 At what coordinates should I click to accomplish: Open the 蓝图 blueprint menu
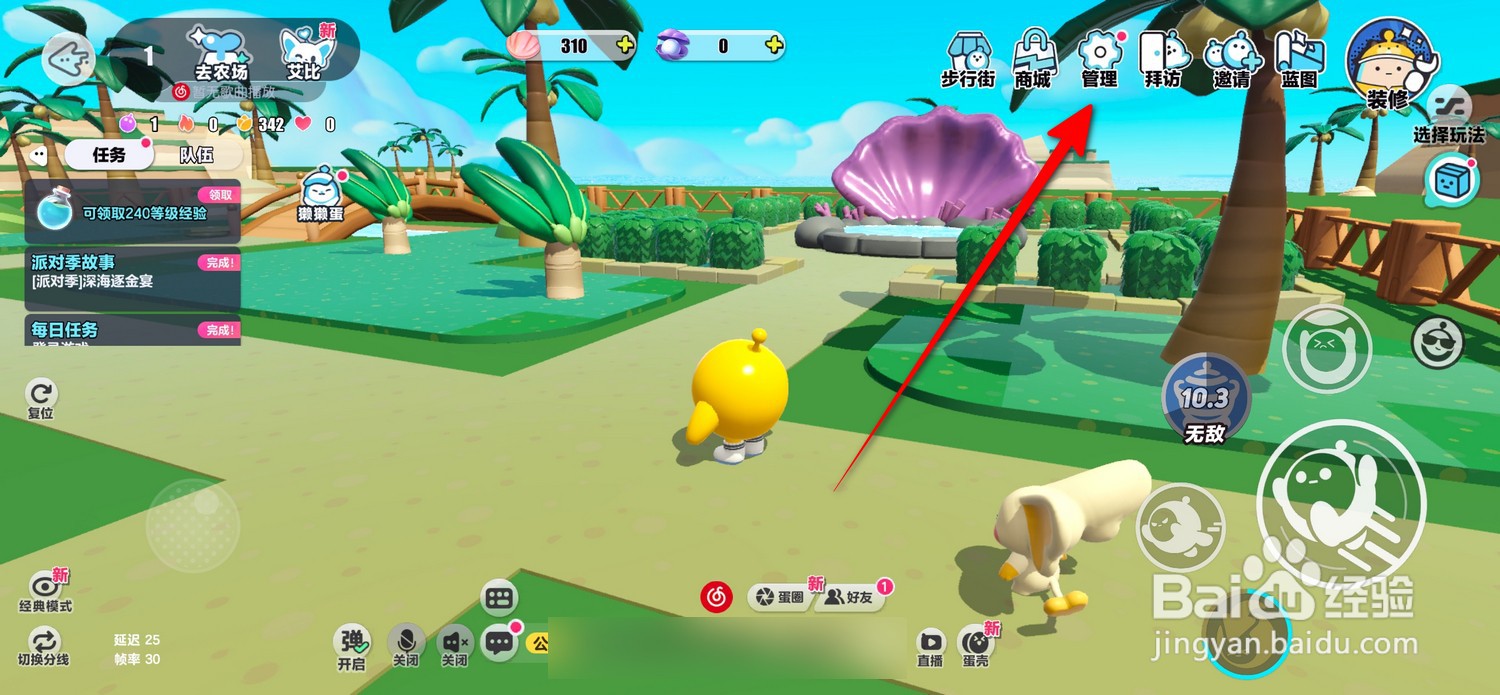(x=1299, y=60)
